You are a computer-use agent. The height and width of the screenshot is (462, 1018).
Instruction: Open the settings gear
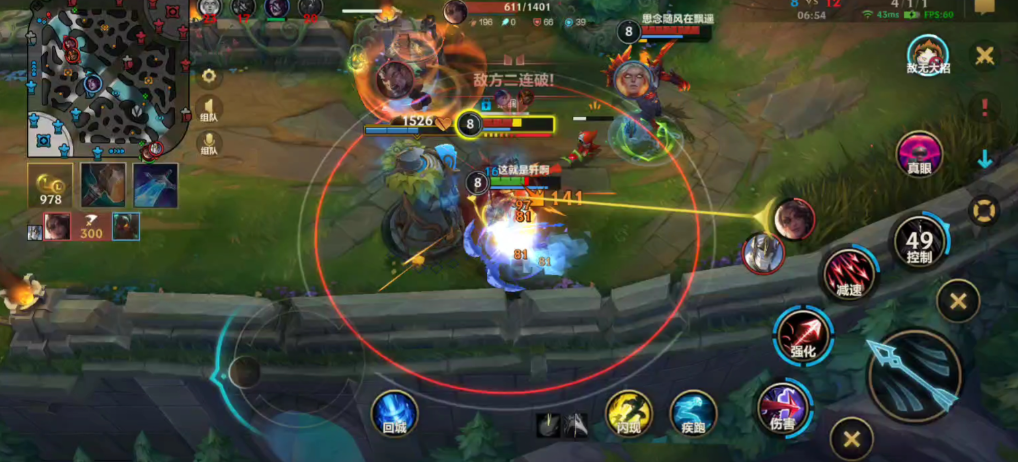210,76
